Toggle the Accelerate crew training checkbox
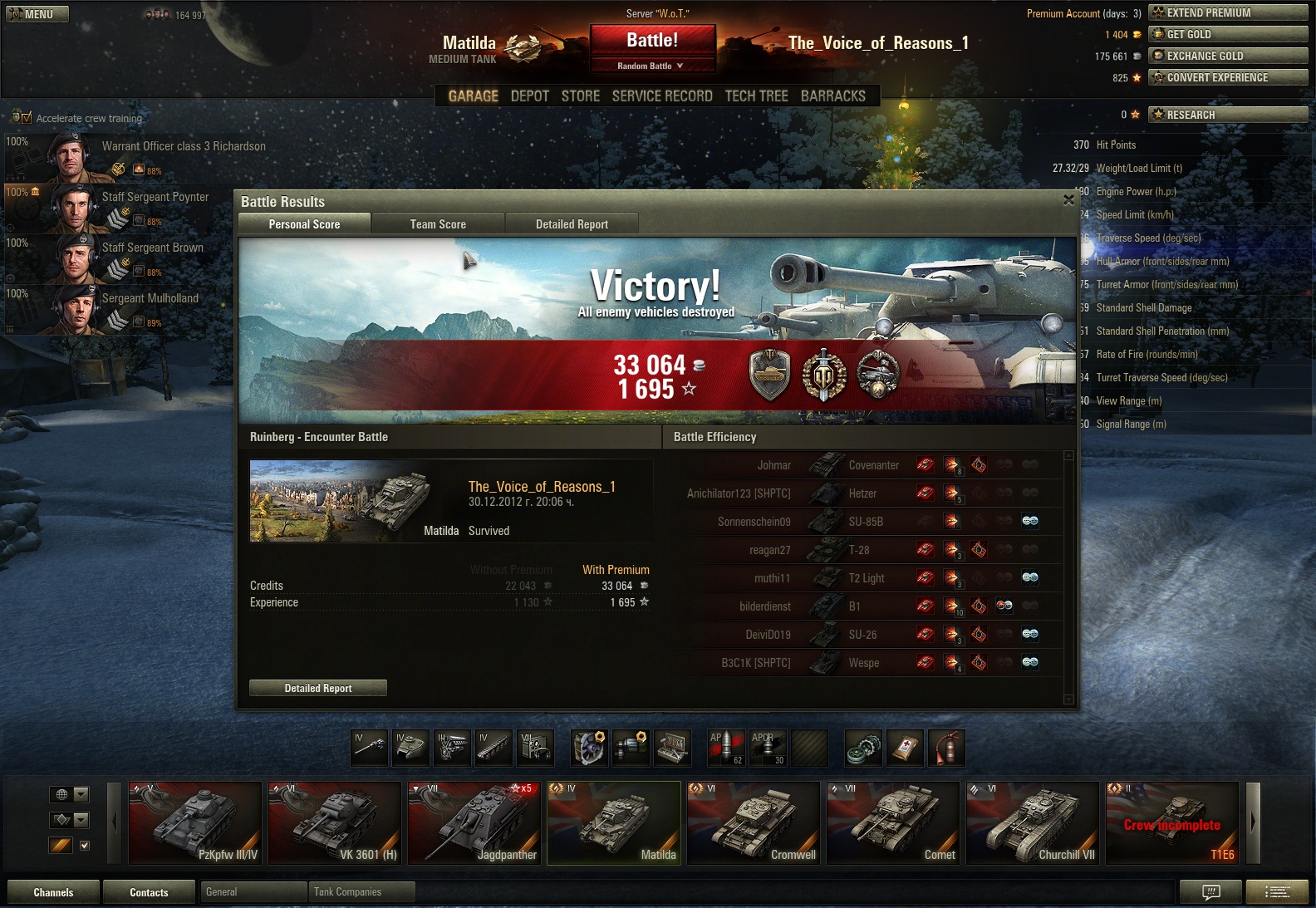This screenshot has width=1316, height=908. [x=26, y=118]
